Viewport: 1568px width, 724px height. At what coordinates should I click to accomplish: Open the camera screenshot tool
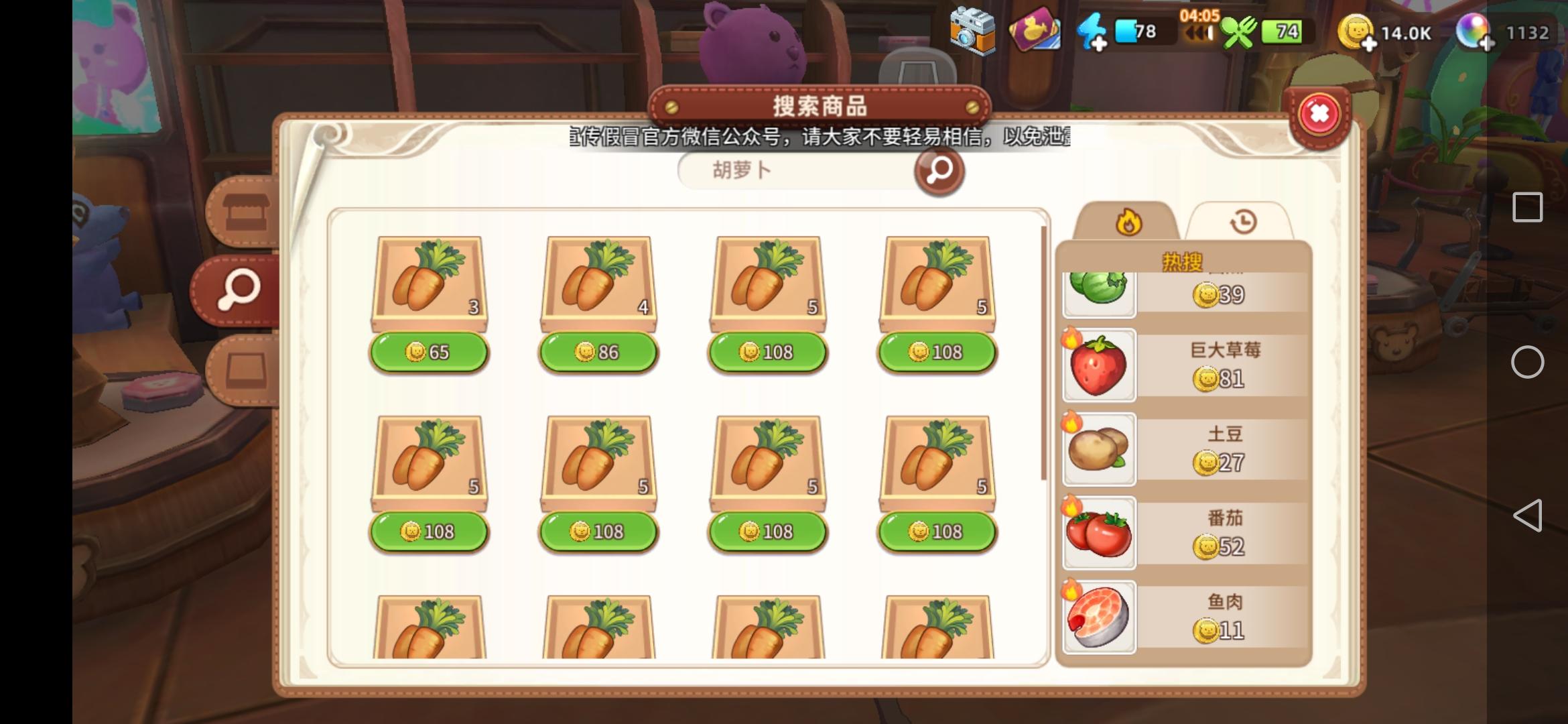click(971, 30)
